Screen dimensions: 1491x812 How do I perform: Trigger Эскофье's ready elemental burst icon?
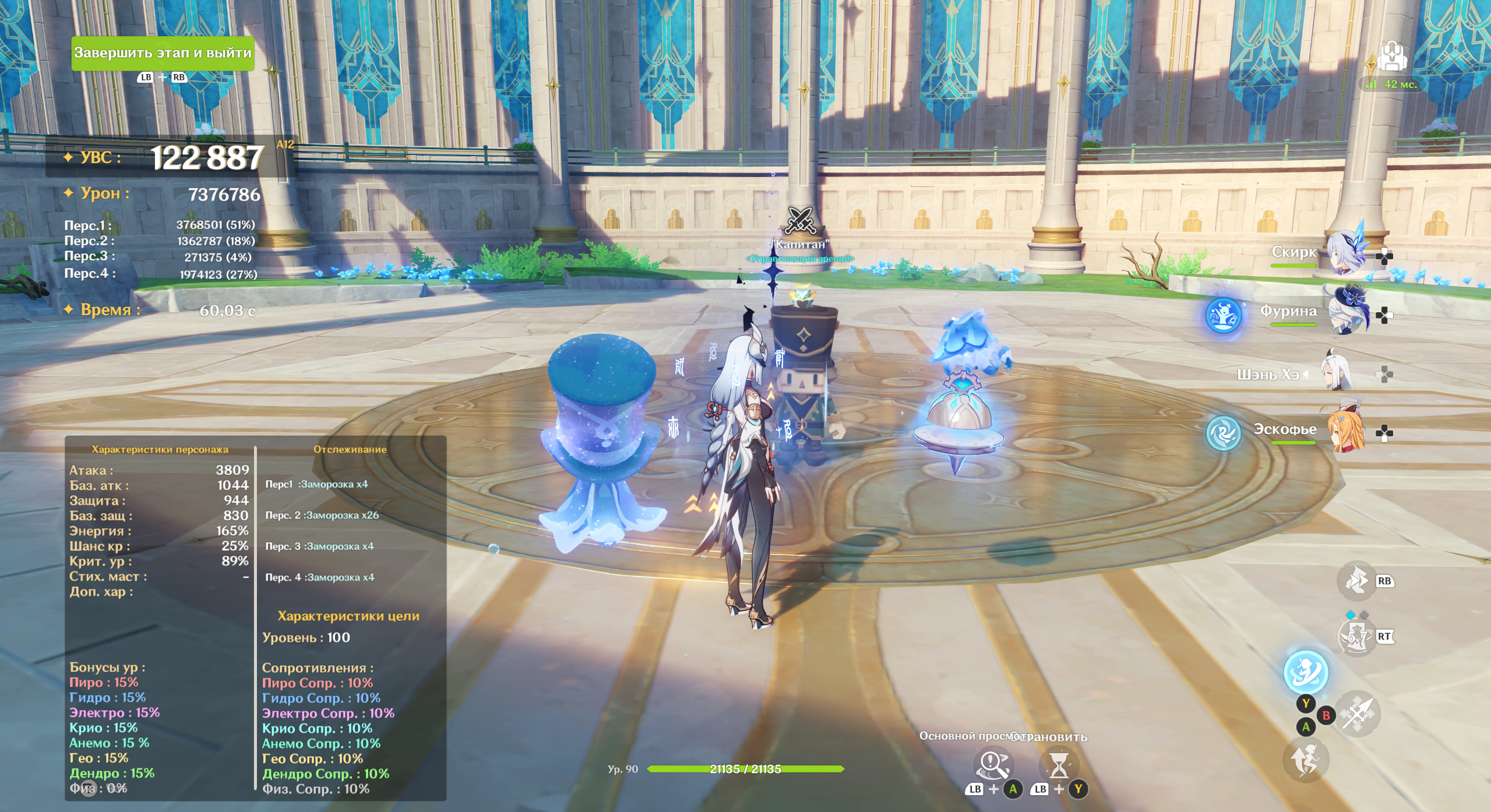(1223, 433)
